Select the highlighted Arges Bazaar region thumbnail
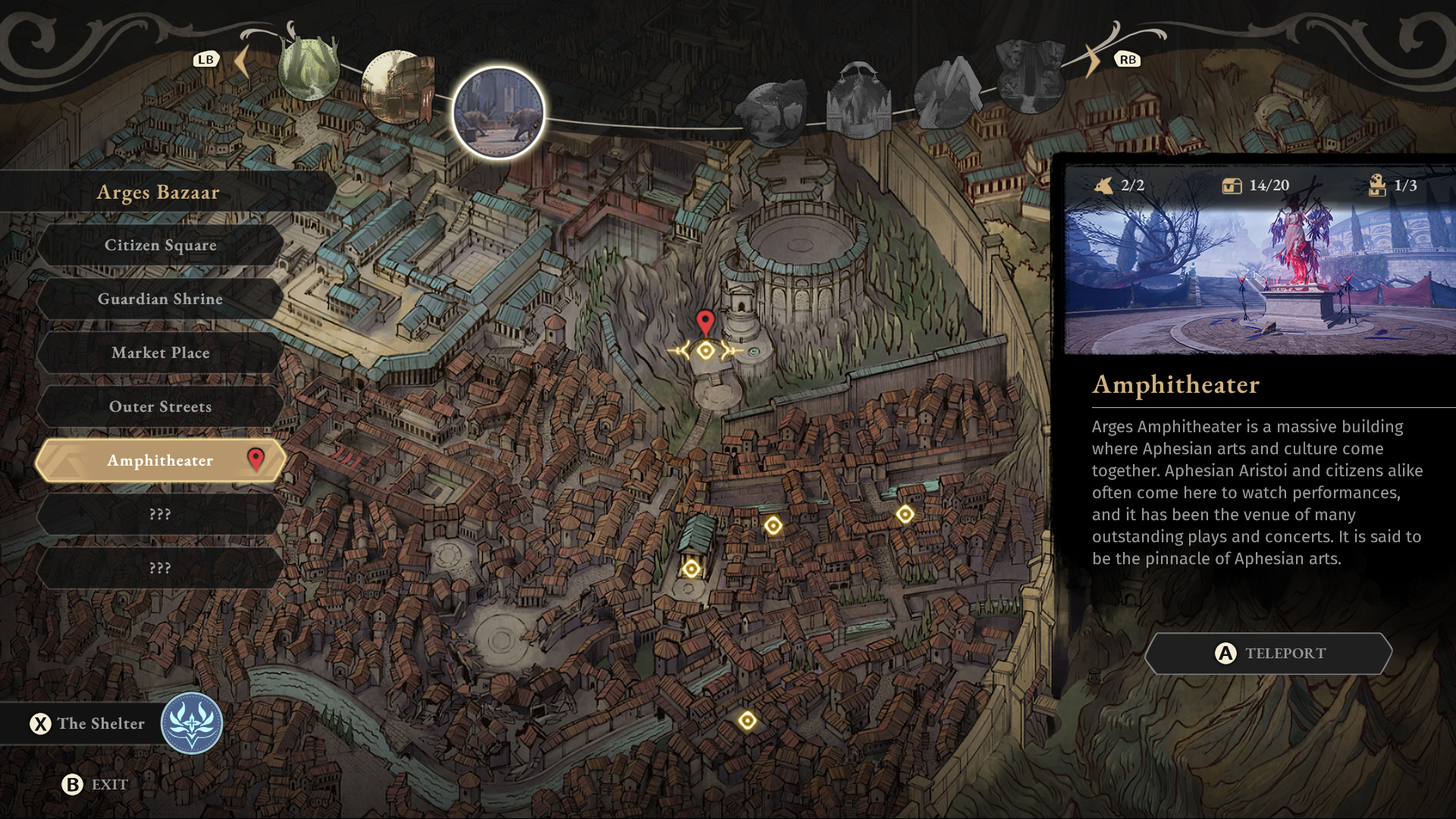Viewport: 1456px width, 819px height. (x=498, y=113)
